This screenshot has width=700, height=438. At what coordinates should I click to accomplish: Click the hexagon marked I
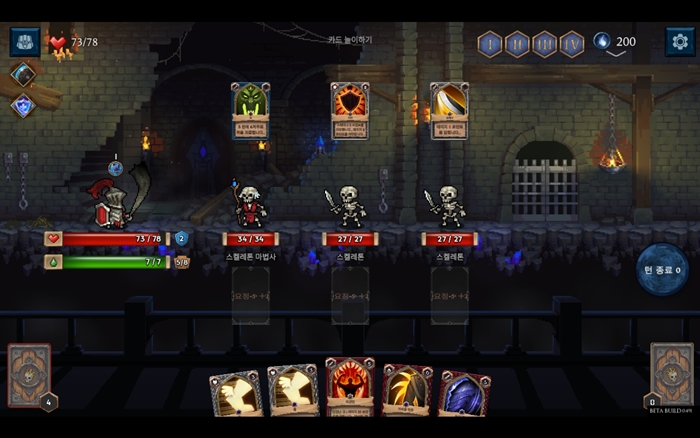[x=490, y=43]
